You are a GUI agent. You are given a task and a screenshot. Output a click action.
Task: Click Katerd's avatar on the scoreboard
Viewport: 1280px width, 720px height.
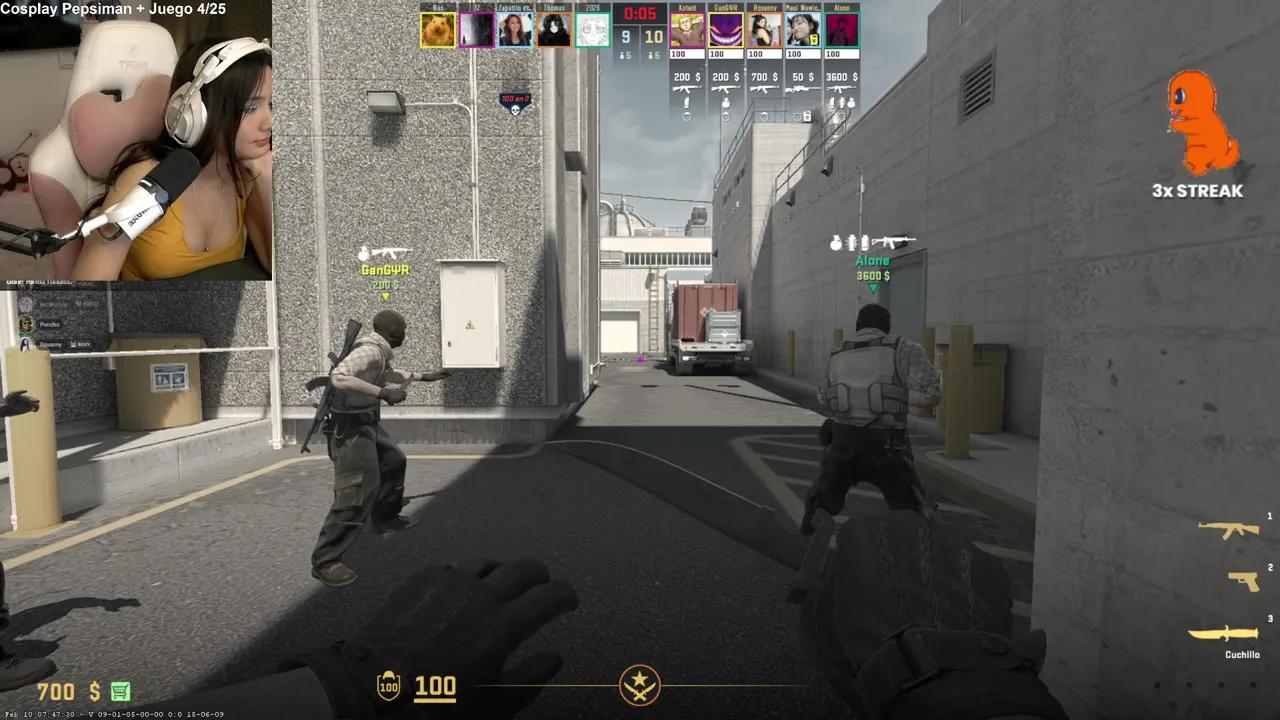coord(686,28)
